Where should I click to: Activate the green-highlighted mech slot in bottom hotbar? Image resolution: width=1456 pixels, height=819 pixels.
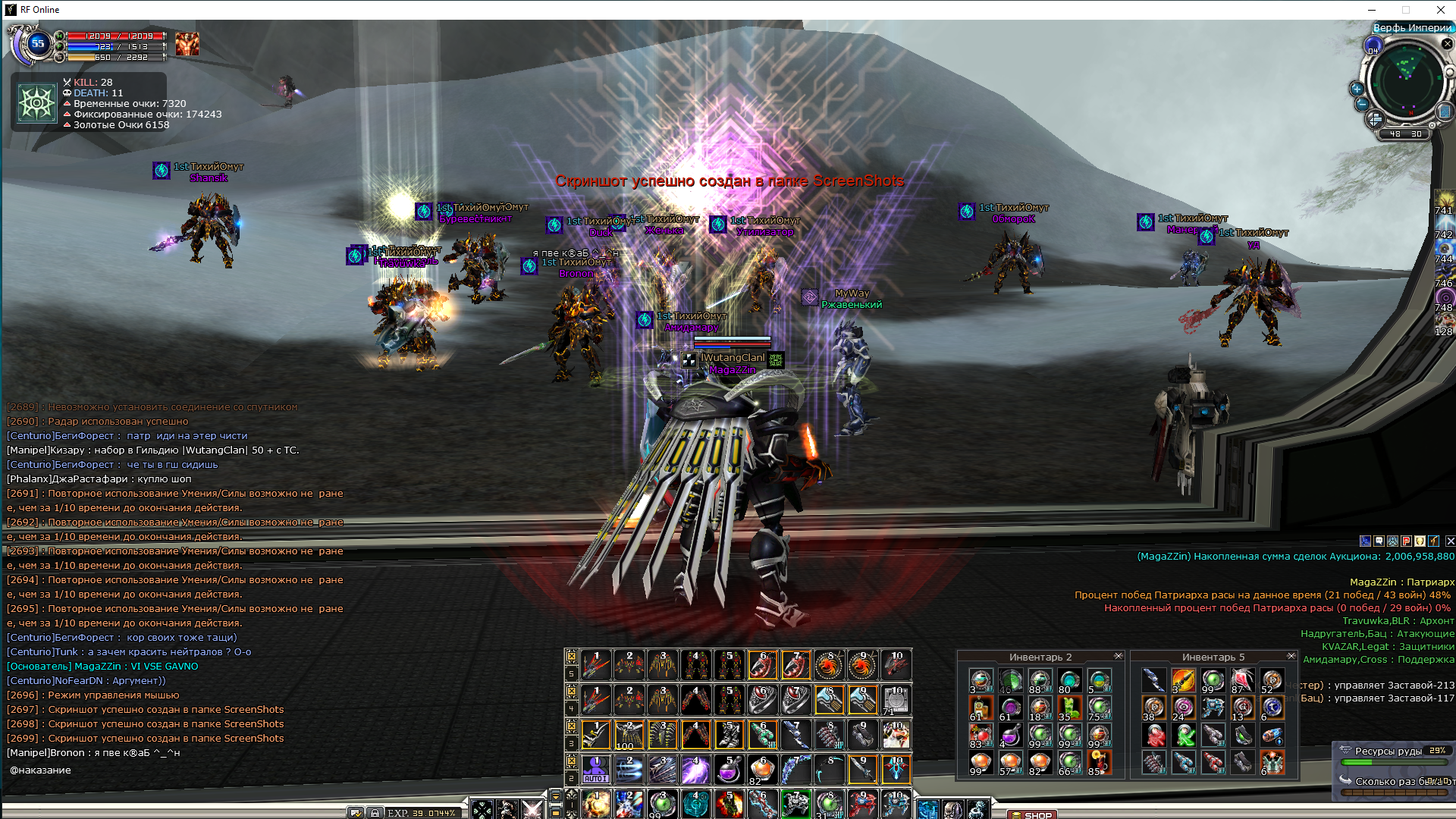795,804
